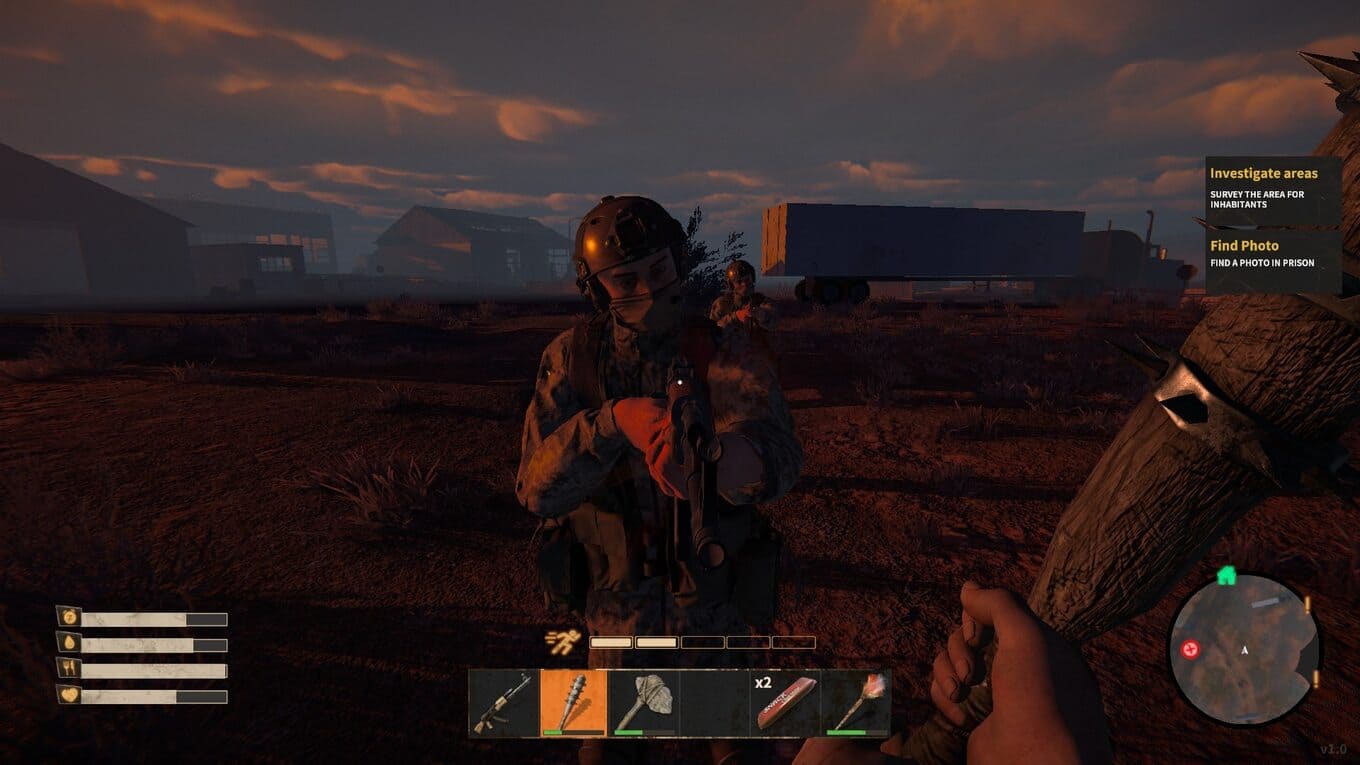Screen dimensions: 1360x765
Task: Open the circular minimap
Action: pos(1244,648)
